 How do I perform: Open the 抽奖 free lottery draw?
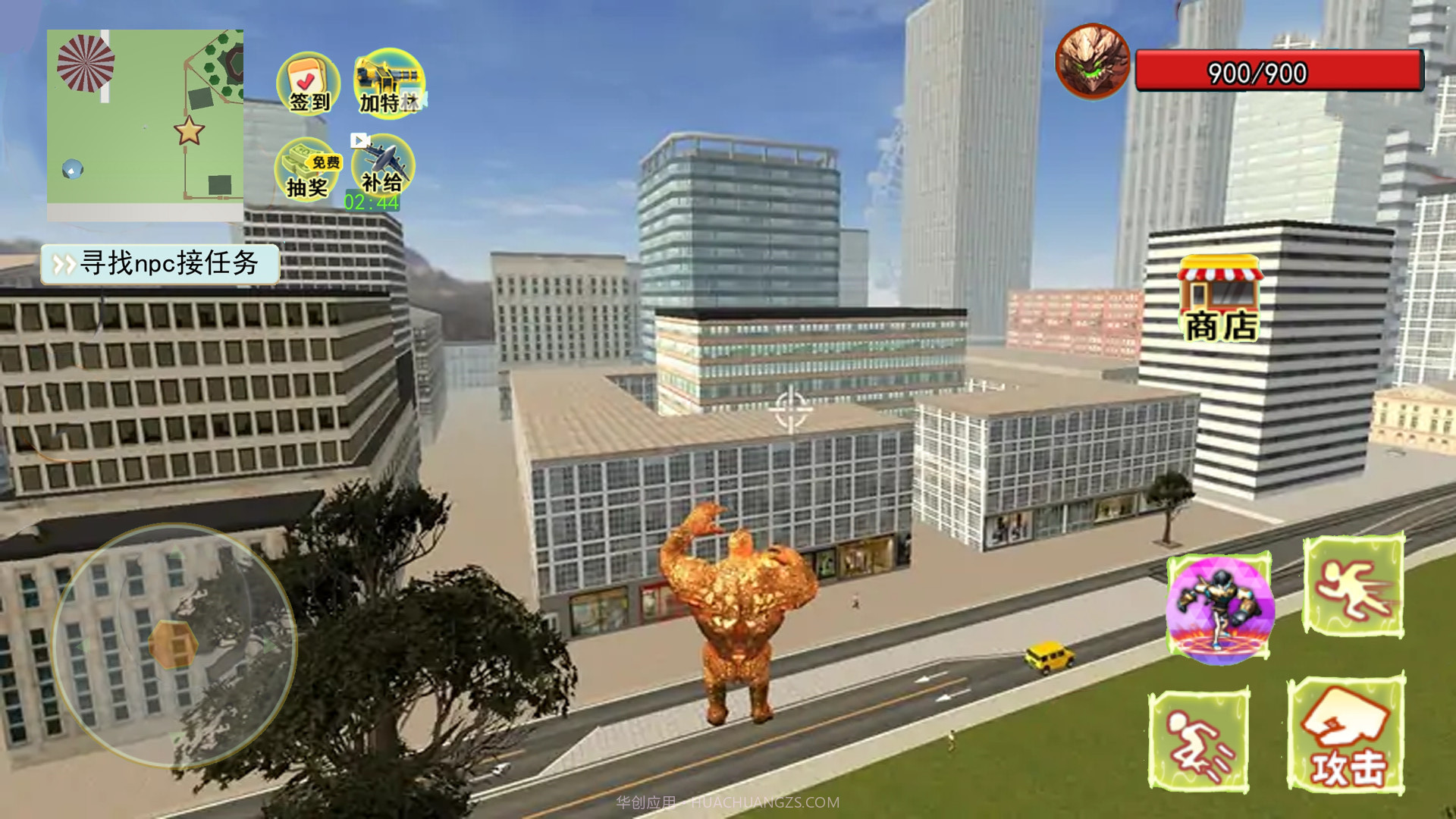click(308, 171)
